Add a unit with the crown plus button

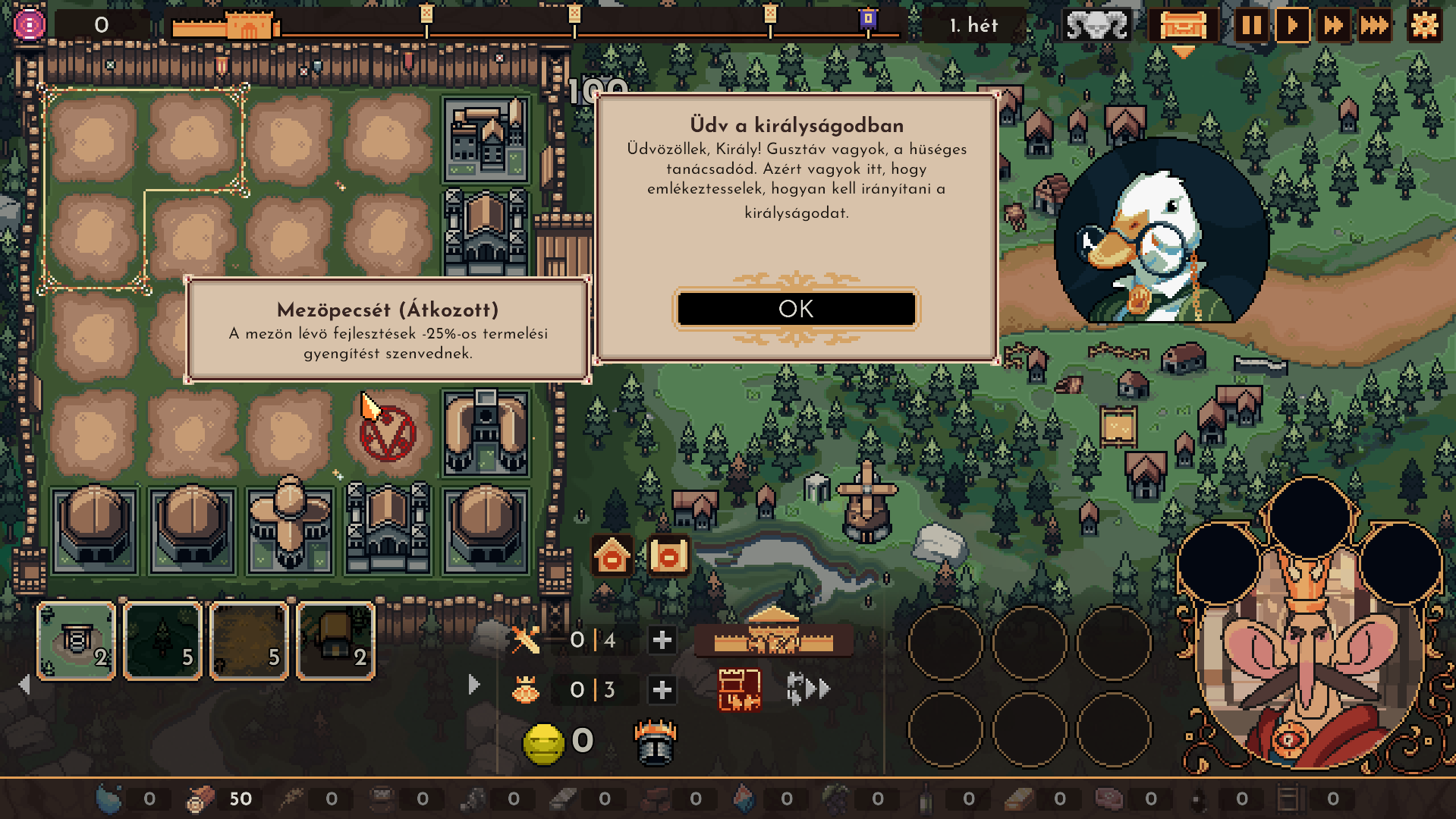662,690
